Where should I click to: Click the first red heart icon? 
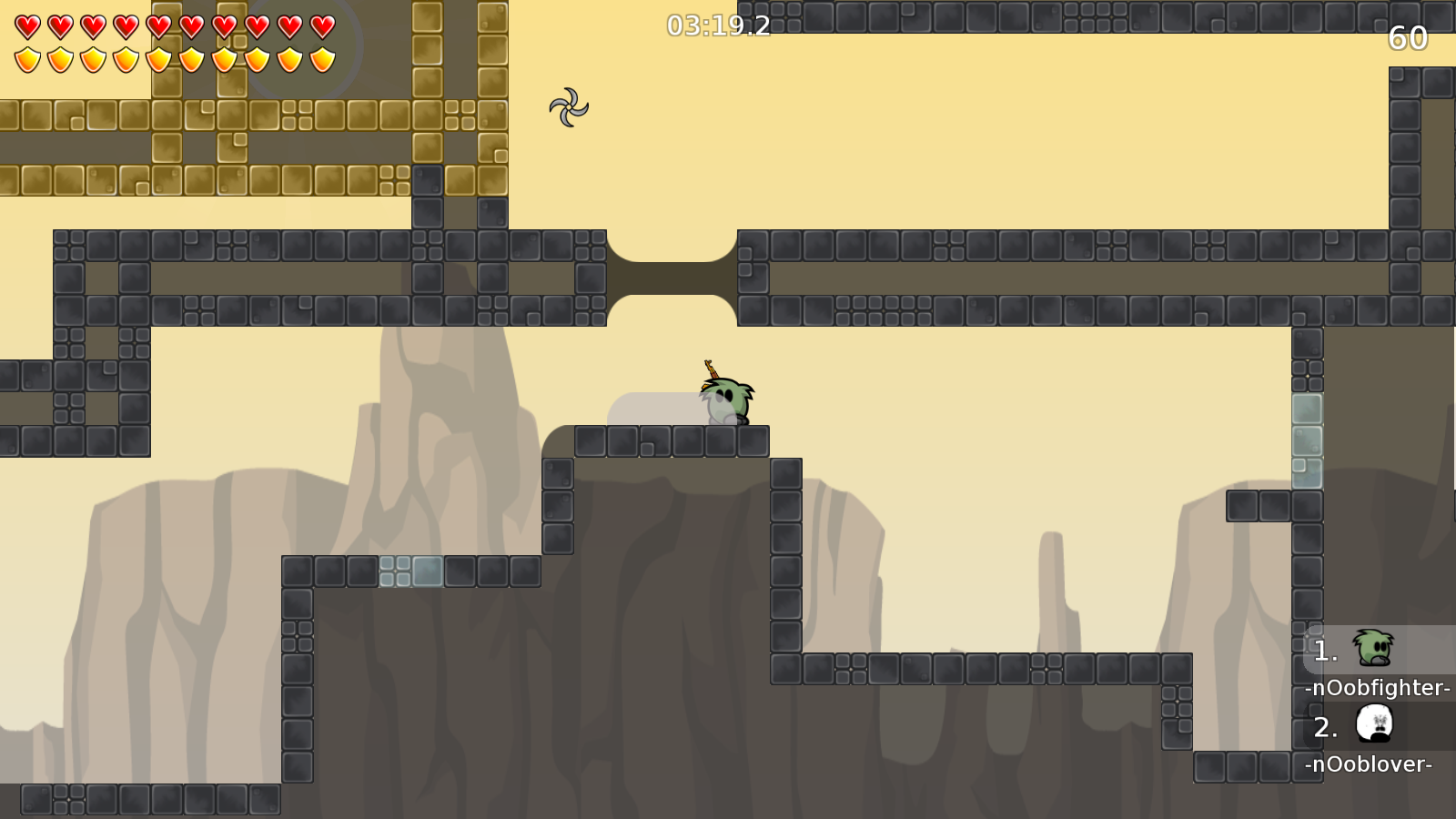27,26
